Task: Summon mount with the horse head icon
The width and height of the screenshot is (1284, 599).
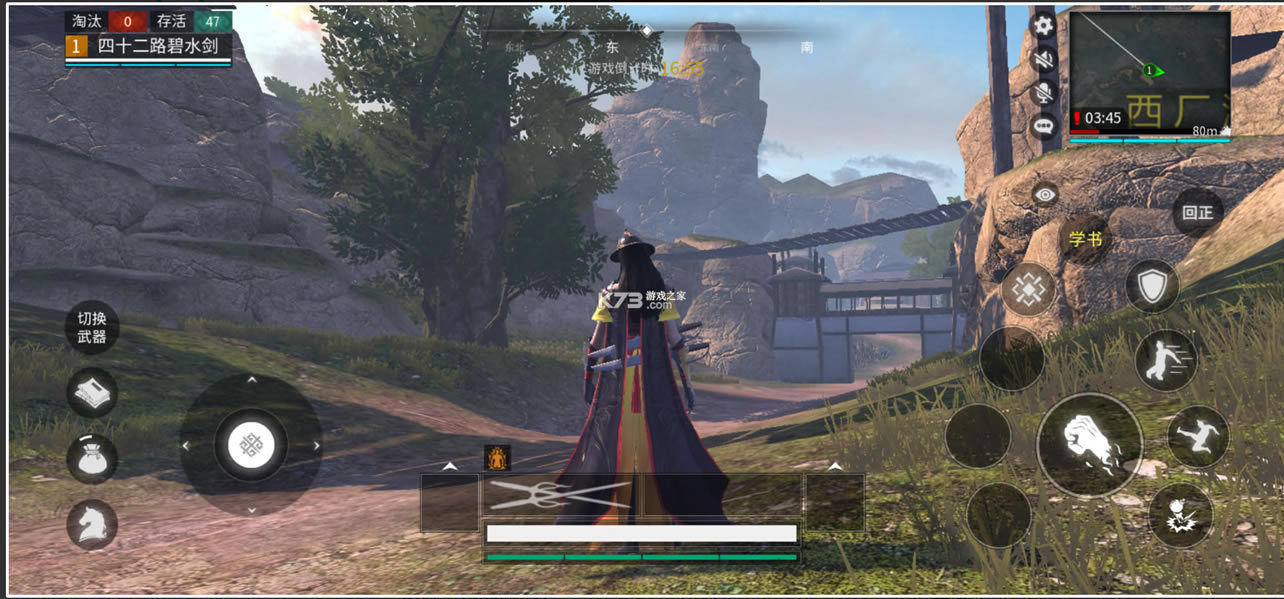Action: pyautogui.click(x=92, y=524)
